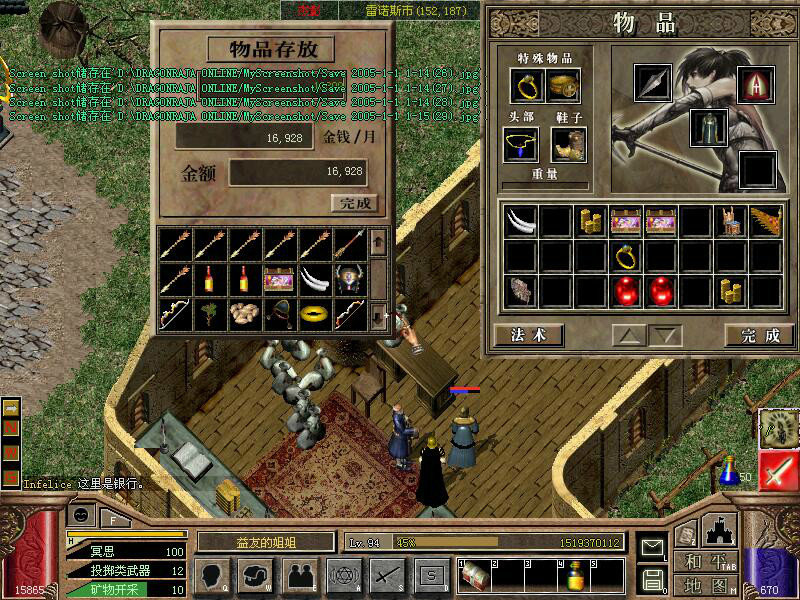Close the inventory with its 完成 button
The height and width of the screenshot is (600, 800).
(760, 335)
